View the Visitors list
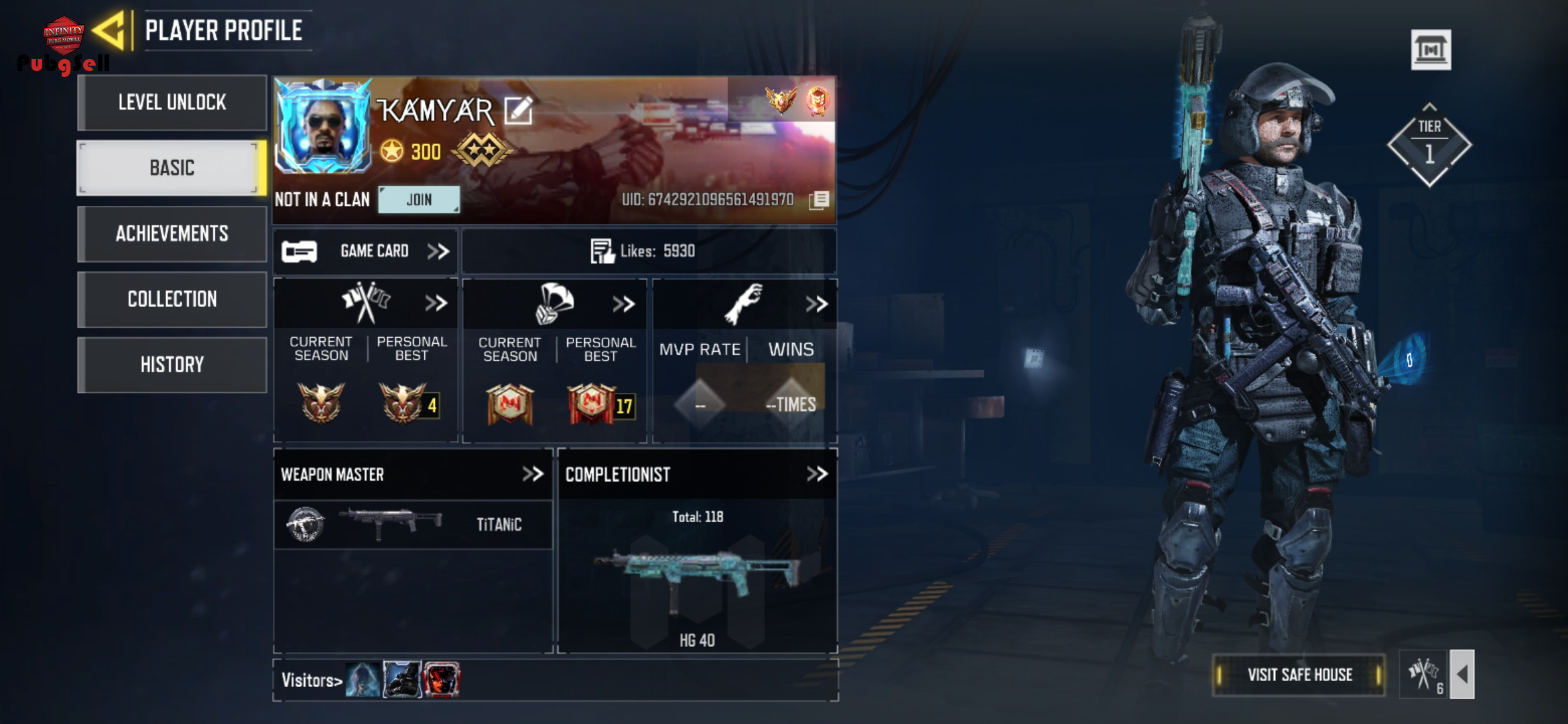 click(312, 680)
